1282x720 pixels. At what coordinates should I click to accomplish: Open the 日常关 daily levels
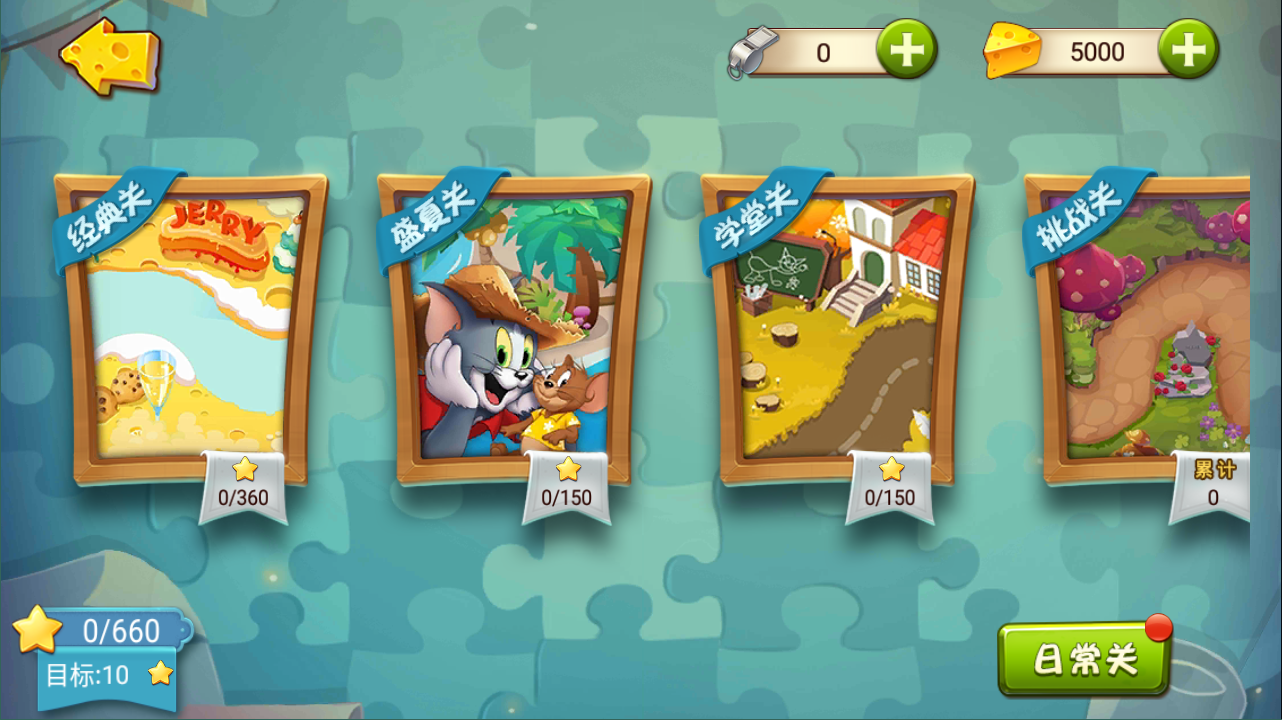click(x=1085, y=660)
